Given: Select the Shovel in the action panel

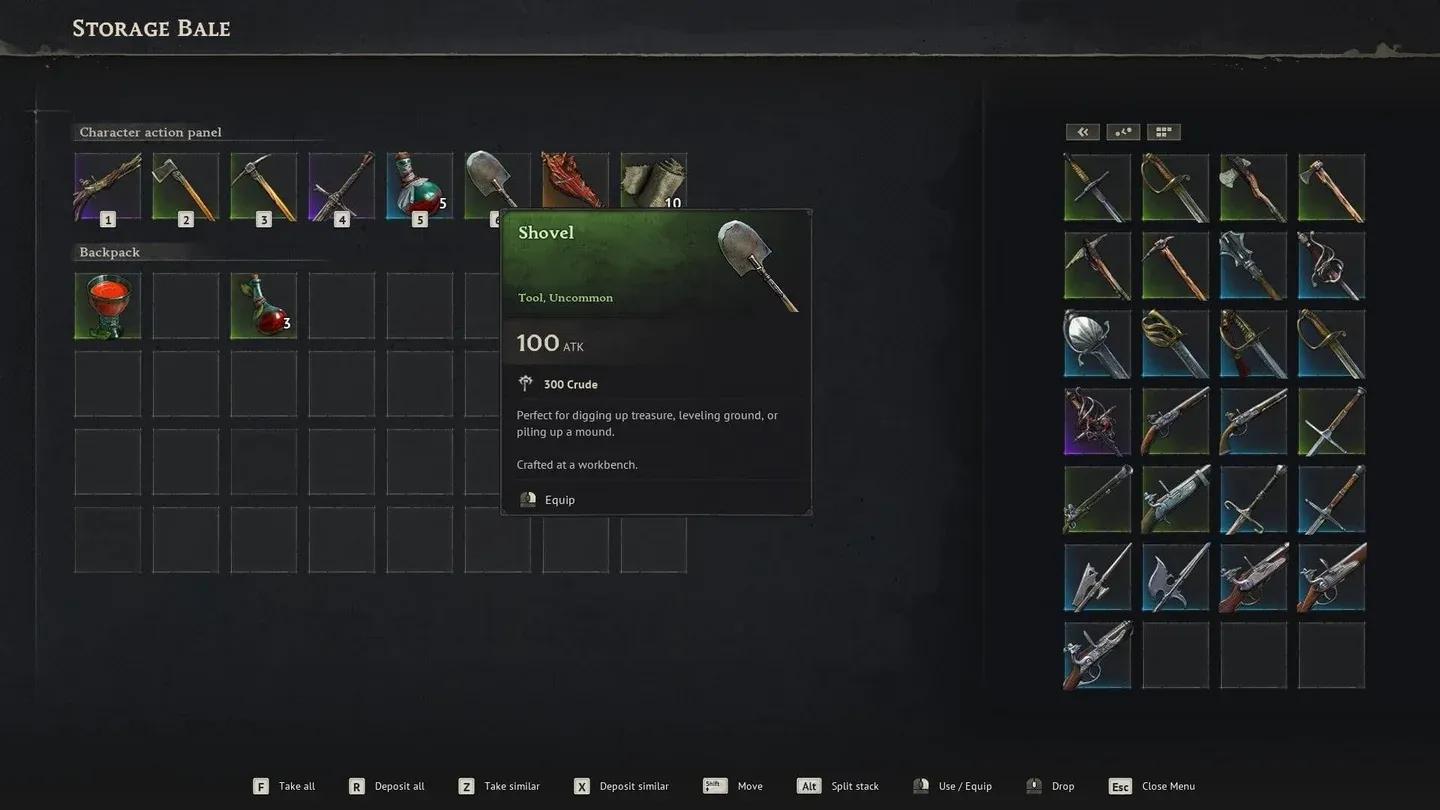Looking at the screenshot, I should [x=497, y=183].
